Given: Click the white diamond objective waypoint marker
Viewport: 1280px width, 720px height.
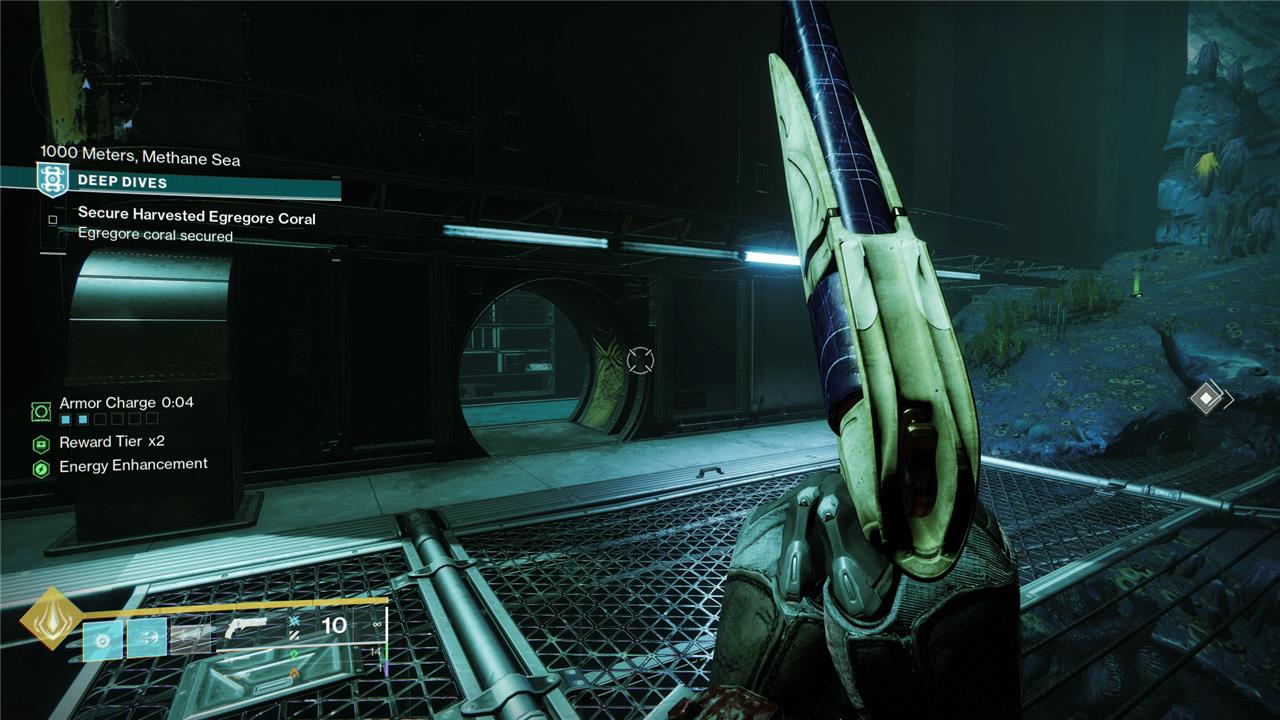Looking at the screenshot, I should pos(1207,399).
